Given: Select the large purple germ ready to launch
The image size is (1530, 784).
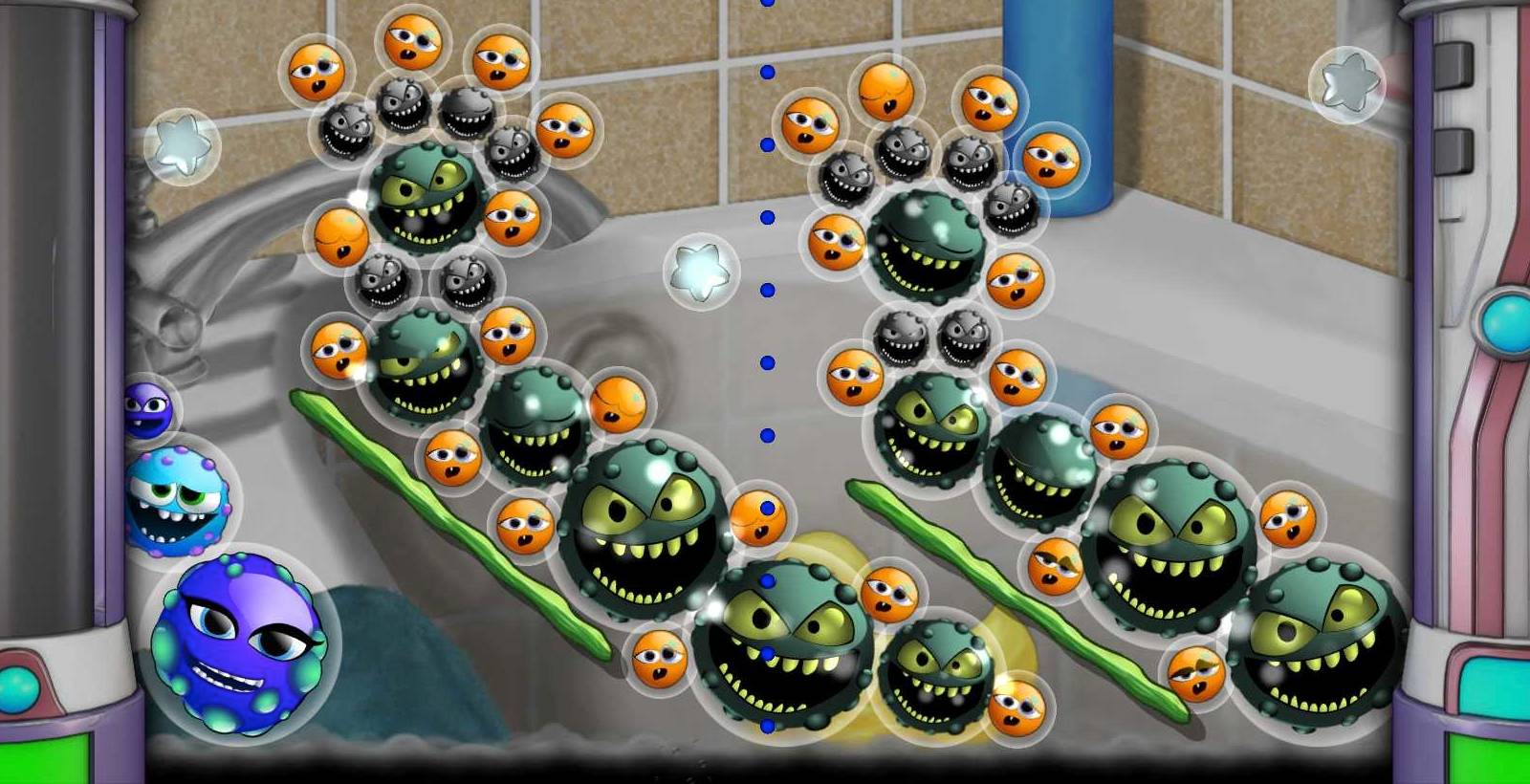Looking at the screenshot, I should coord(239,642).
